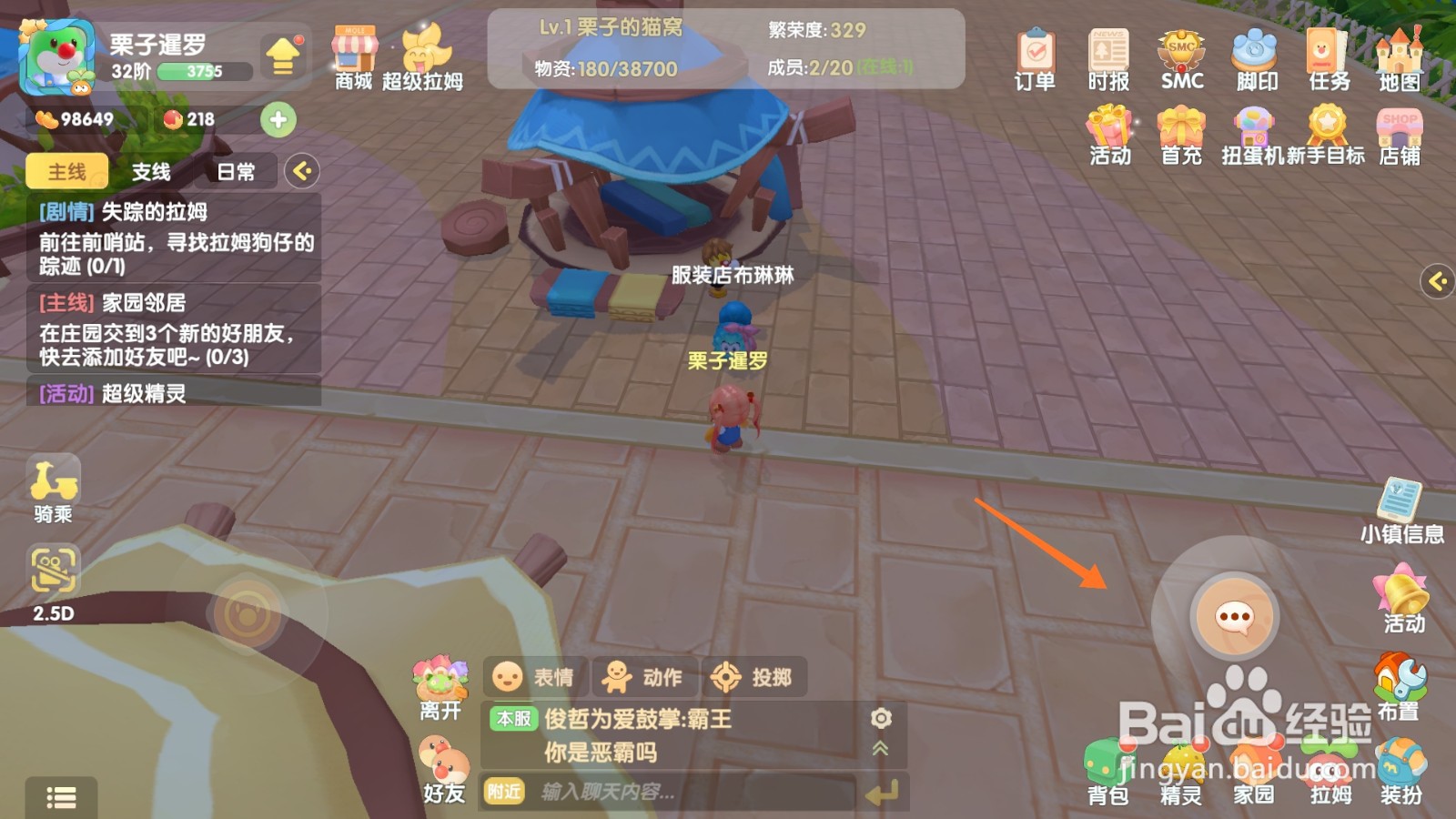Switch to the 支线 tab

151,172
